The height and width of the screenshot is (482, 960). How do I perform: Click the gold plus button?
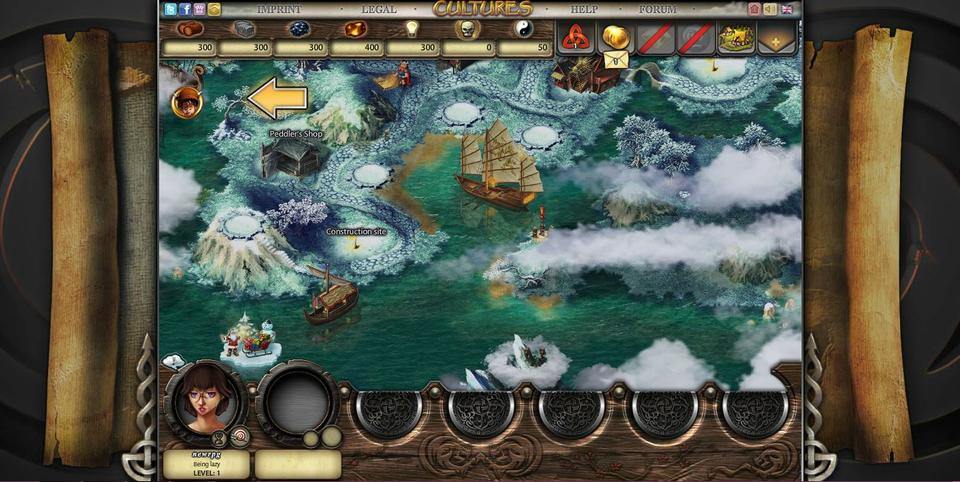pyautogui.click(x=776, y=39)
